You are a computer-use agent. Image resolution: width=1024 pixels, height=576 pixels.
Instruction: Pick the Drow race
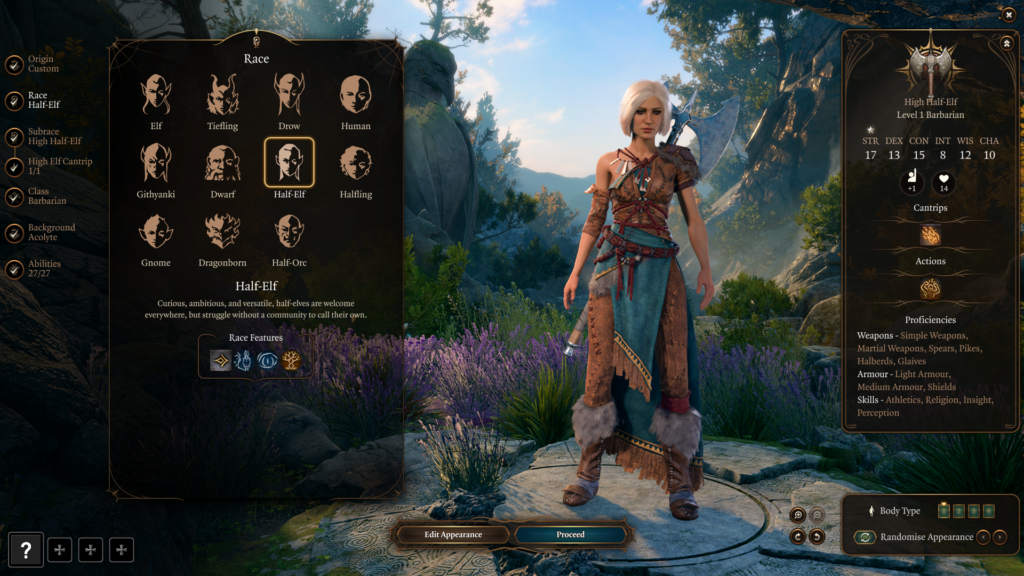click(x=289, y=95)
